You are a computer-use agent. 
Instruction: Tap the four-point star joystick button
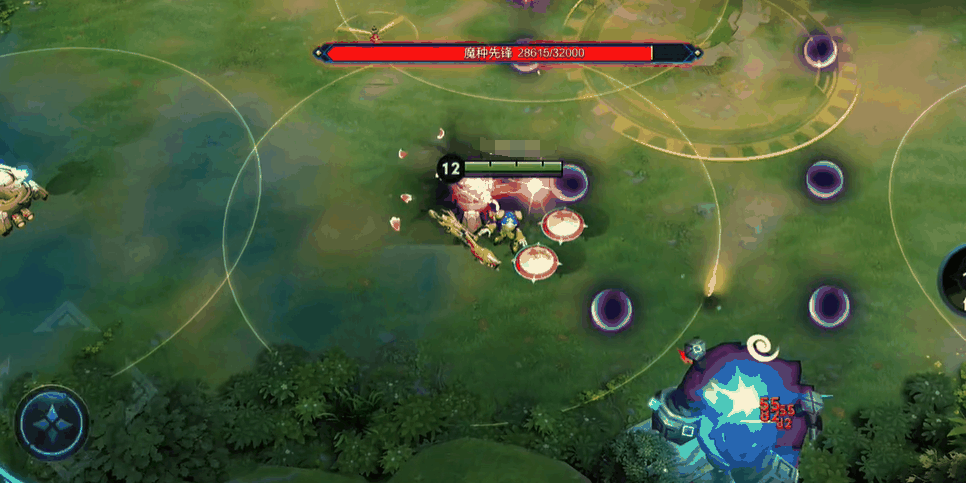(52, 422)
